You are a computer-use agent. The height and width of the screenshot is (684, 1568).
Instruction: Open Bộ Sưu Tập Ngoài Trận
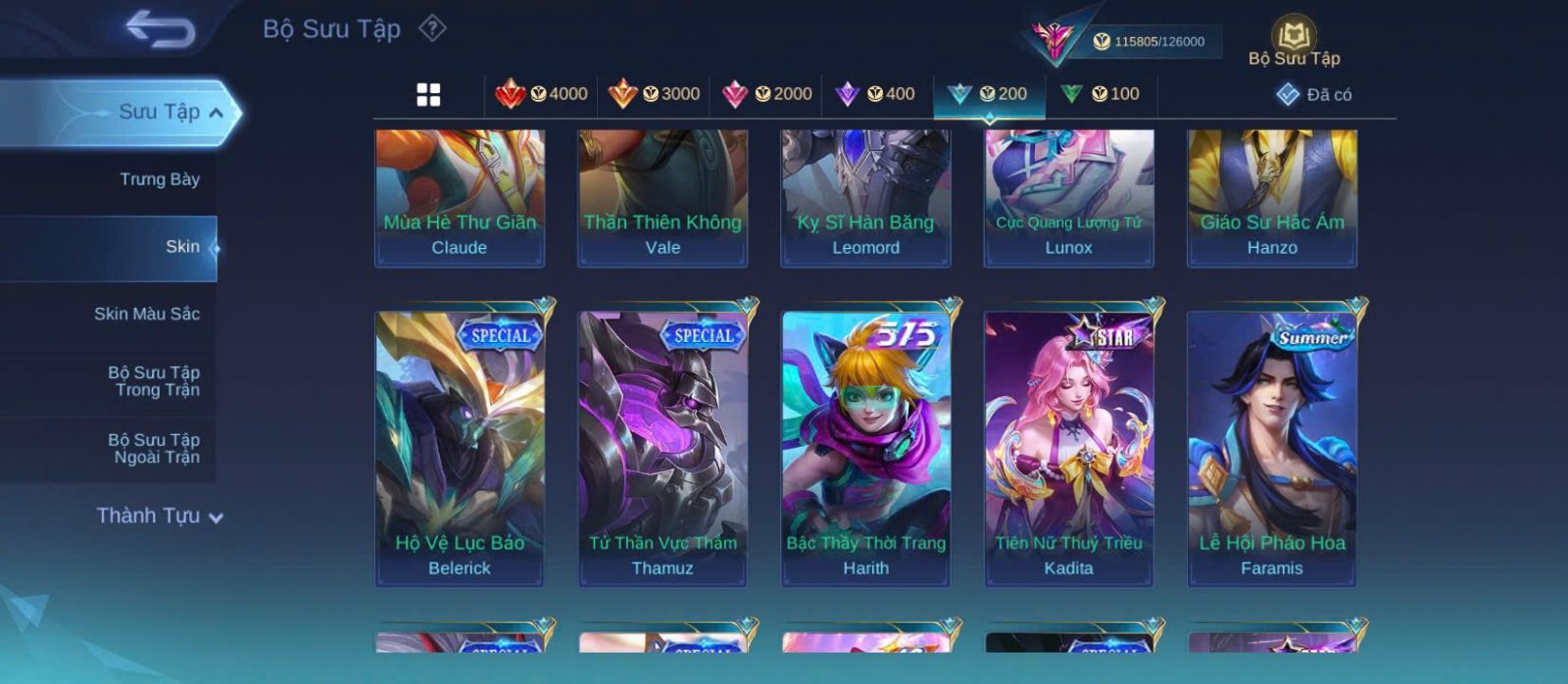click(154, 449)
